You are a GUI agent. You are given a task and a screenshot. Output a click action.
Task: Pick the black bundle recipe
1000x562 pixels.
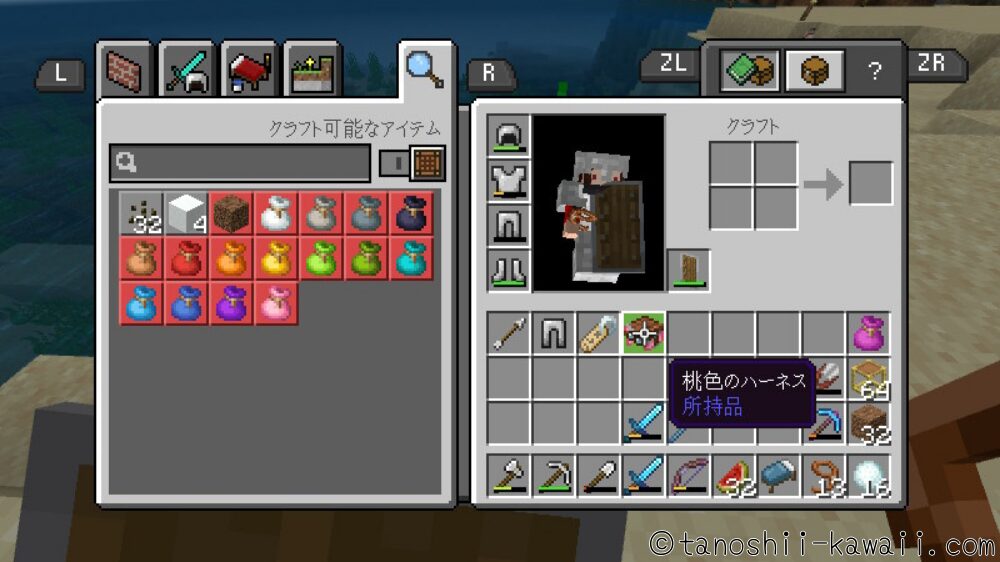[x=411, y=213]
